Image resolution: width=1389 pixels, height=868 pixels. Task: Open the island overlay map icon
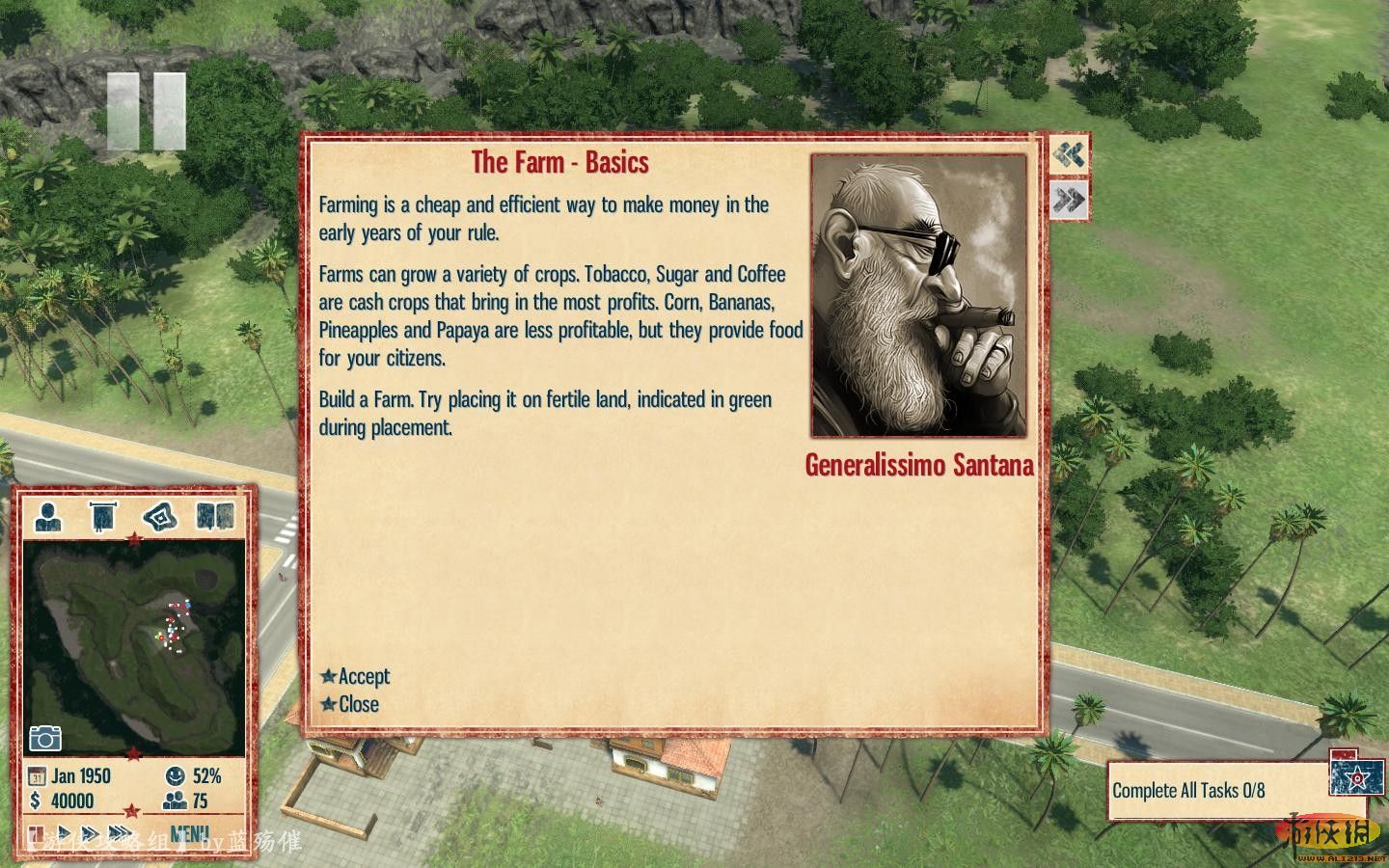click(160, 517)
